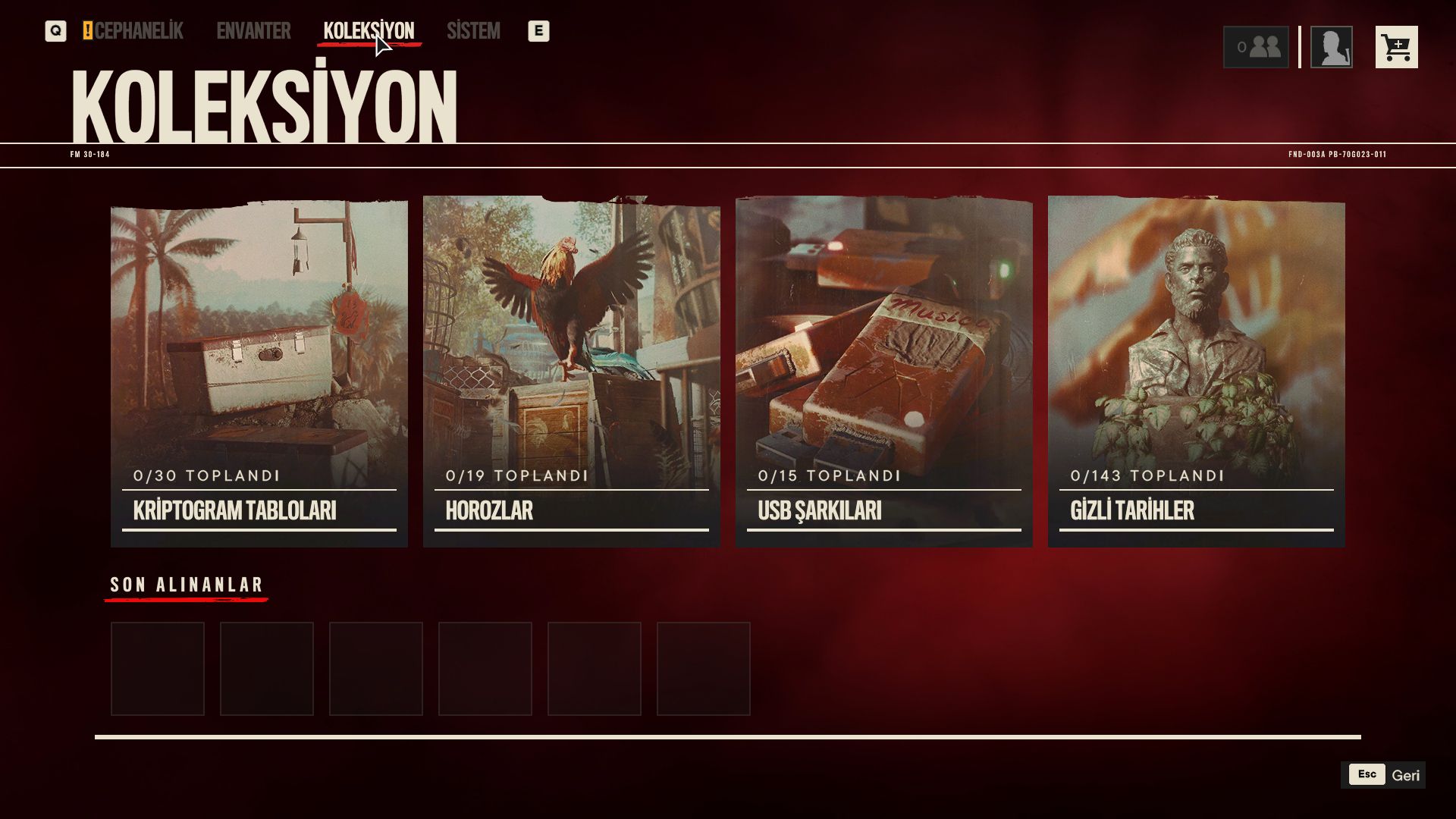Choose the Horozlar collection card
The image size is (1456, 819).
(x=572, y=372)
